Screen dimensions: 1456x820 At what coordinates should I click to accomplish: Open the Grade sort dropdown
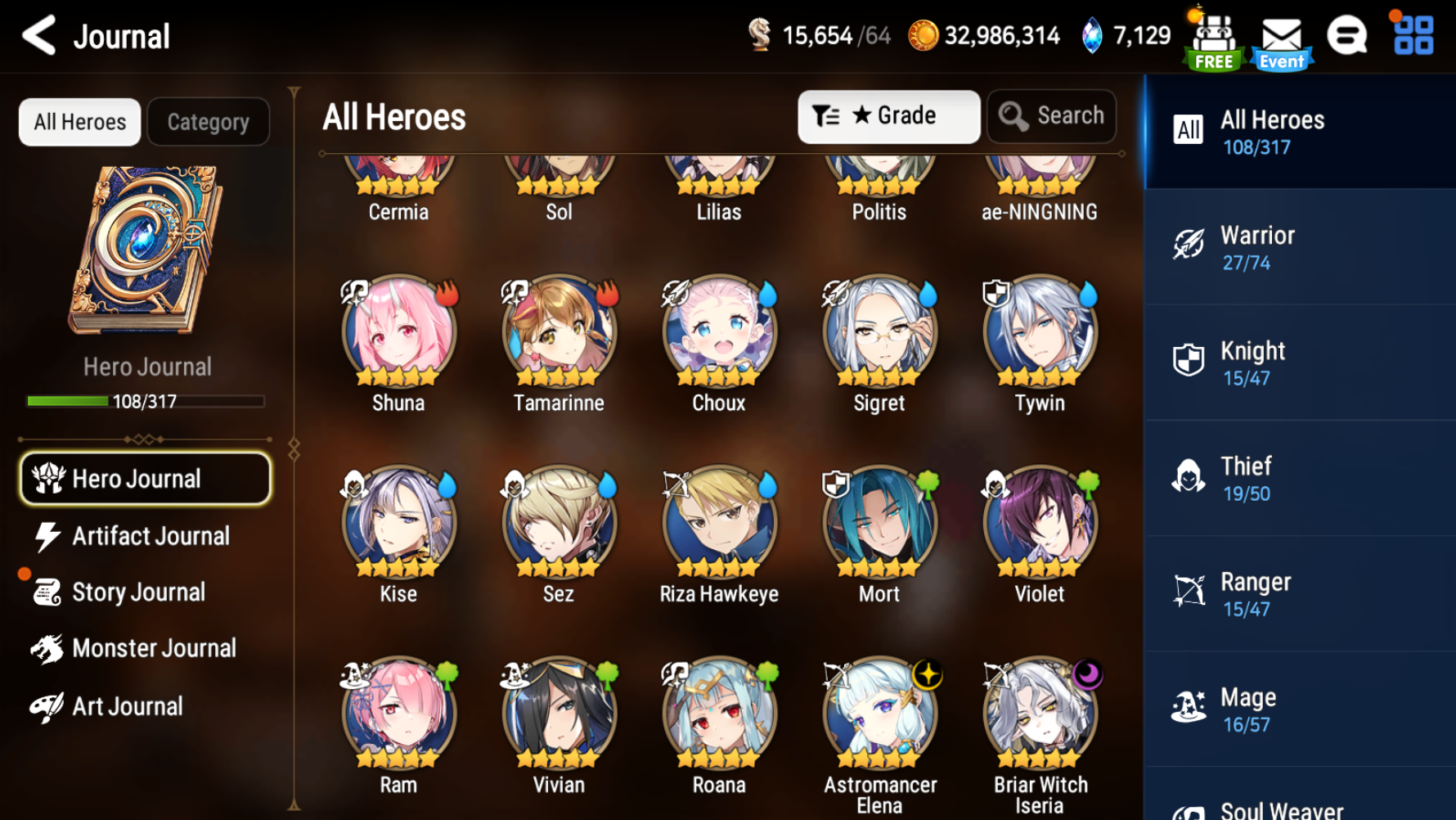pyautogui.click(x=889, y=115)
